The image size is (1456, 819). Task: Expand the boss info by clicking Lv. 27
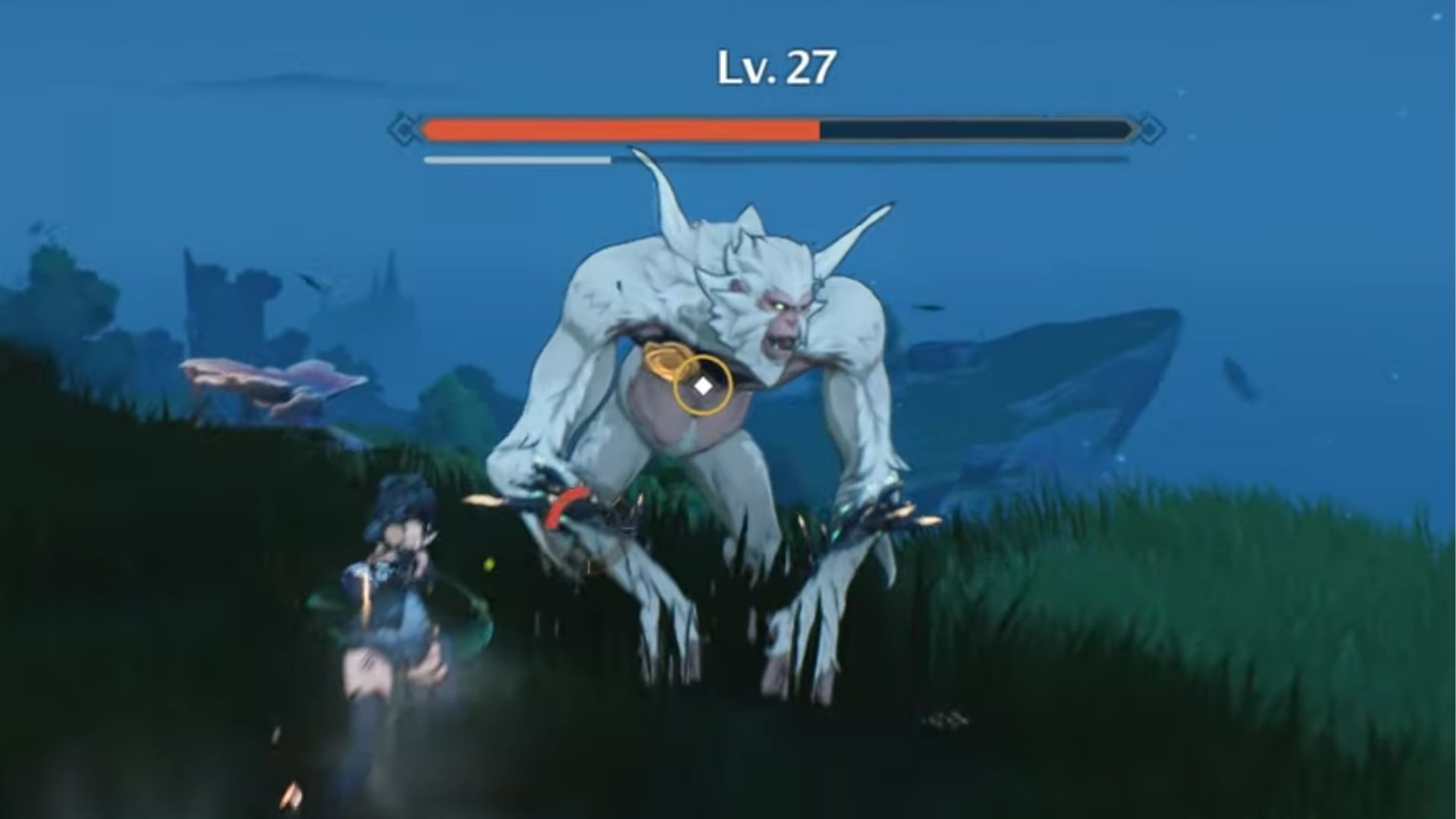coord(773,67)
